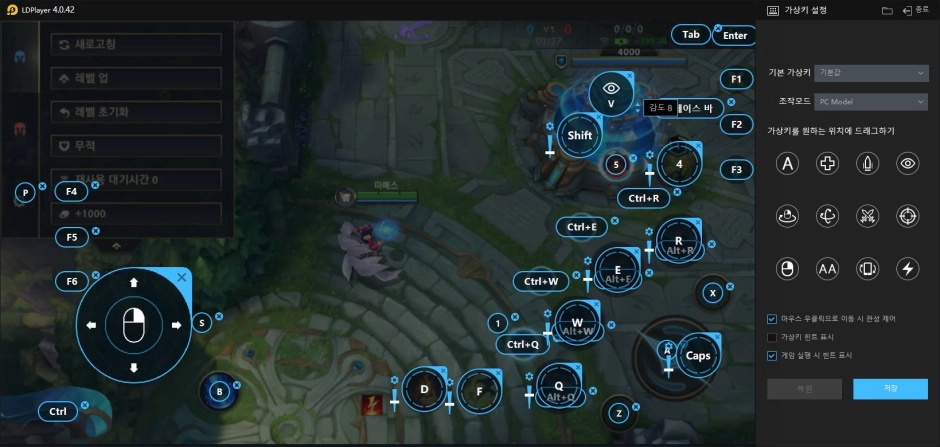Select the red helmet team tab
Image resolution: width=940 pixels, height=447 pixels.
coord(19,129)
